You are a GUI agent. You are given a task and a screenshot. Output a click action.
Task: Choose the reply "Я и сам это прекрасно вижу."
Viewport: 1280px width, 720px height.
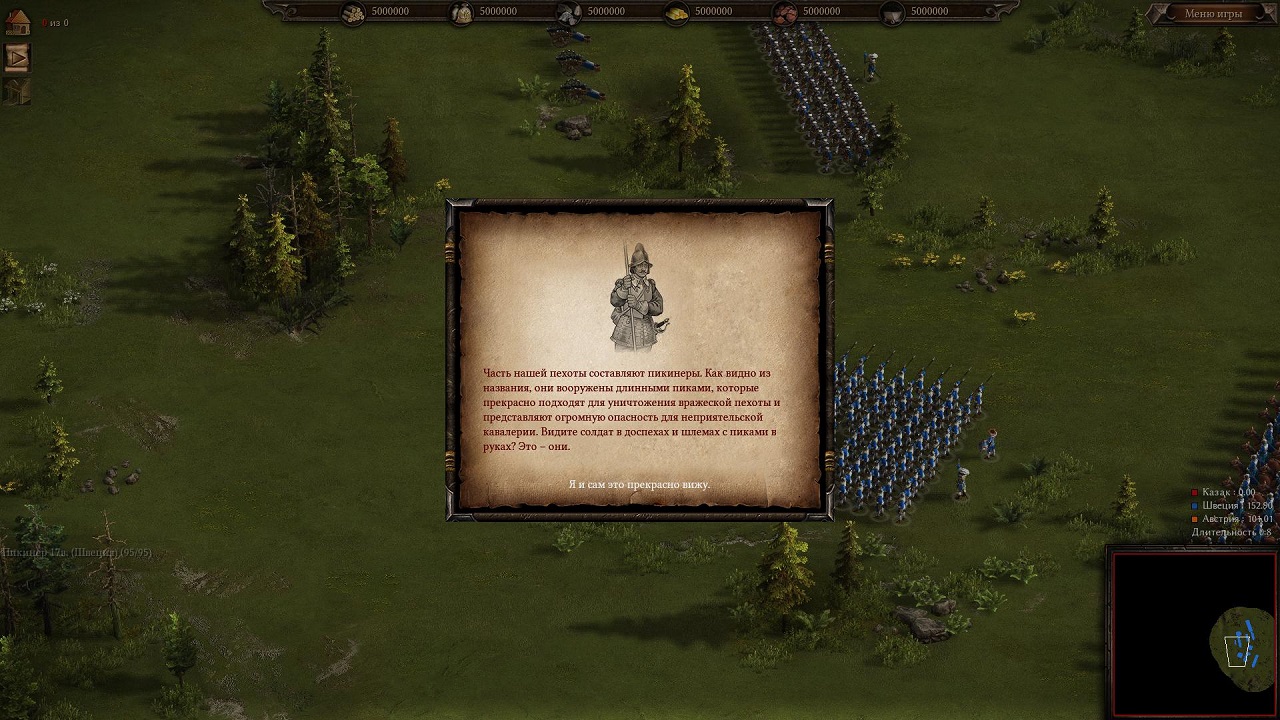tap(639, 484)
